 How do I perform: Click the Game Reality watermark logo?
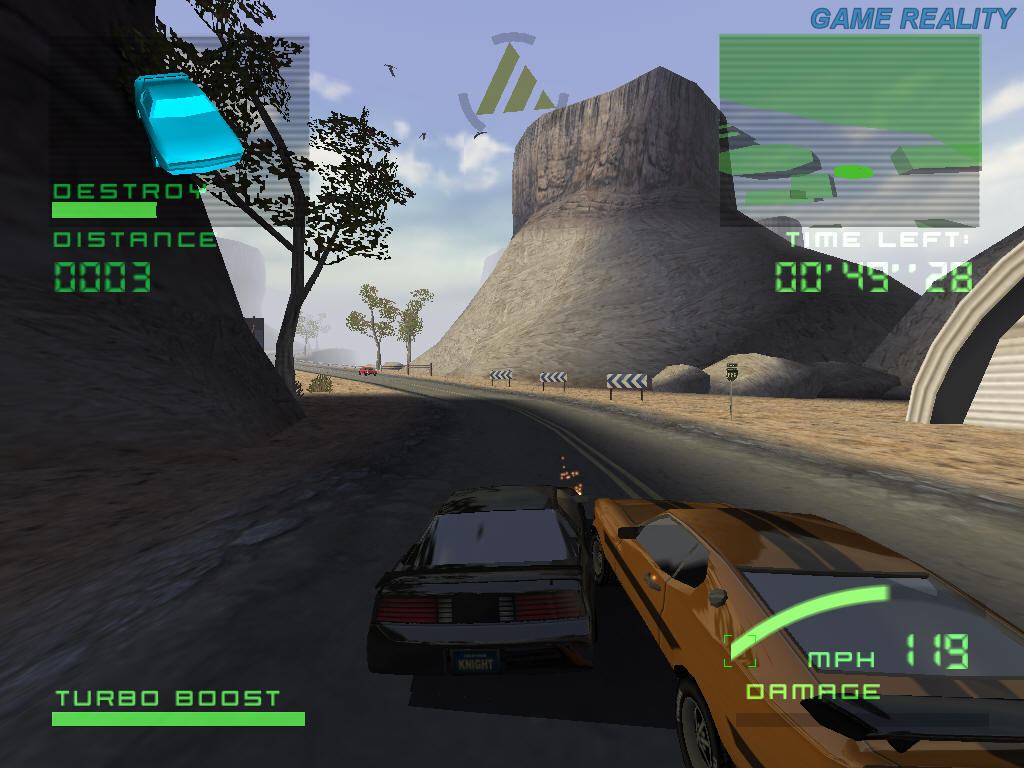(911, 18)
